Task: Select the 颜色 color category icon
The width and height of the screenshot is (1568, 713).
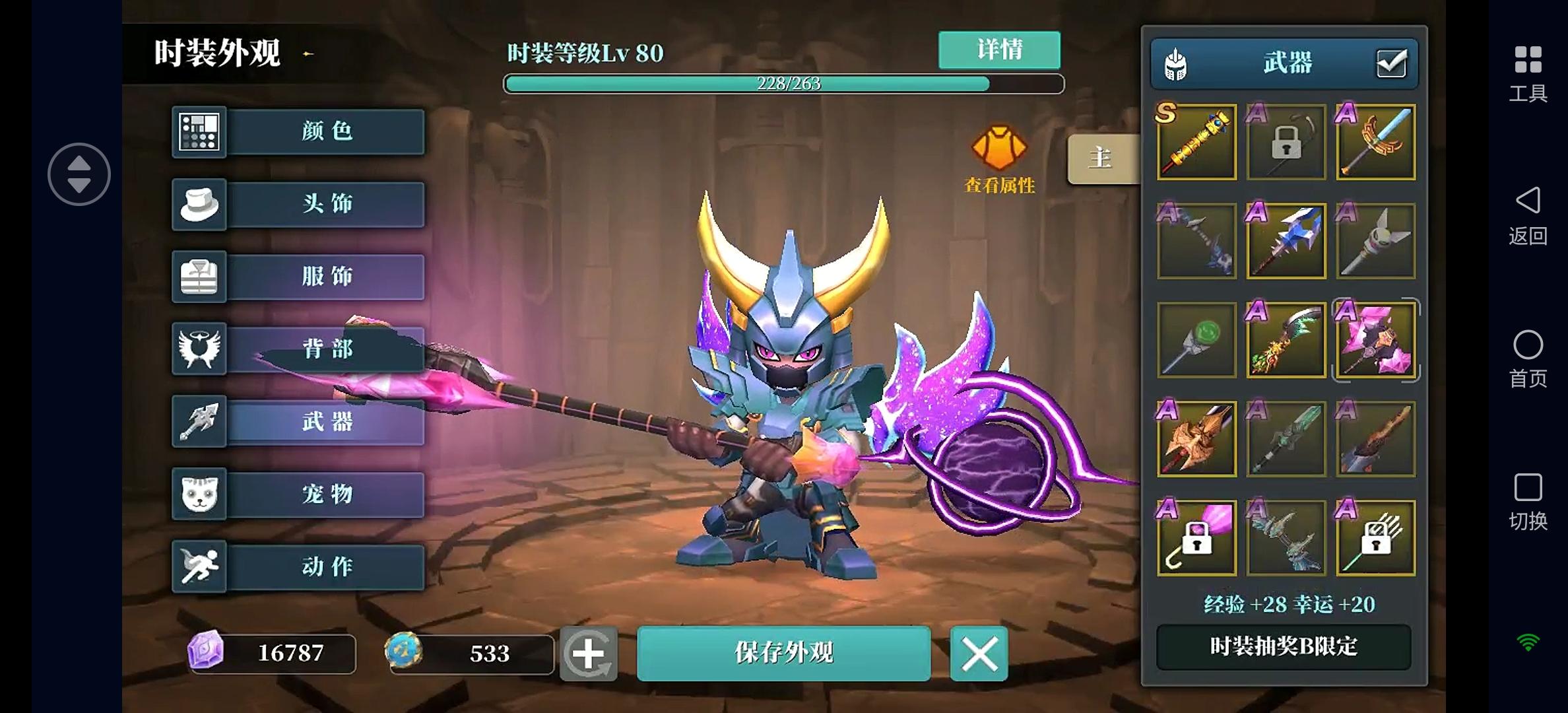Action: [x=199, y=131]
